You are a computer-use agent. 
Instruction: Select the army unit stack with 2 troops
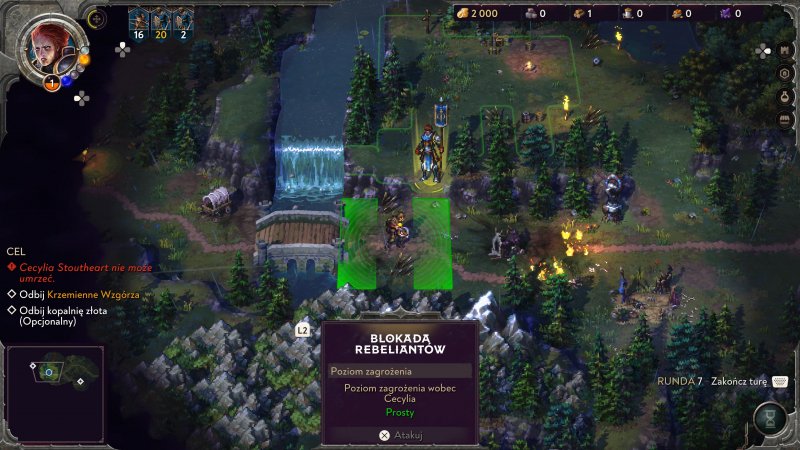(x=182, y=24)
